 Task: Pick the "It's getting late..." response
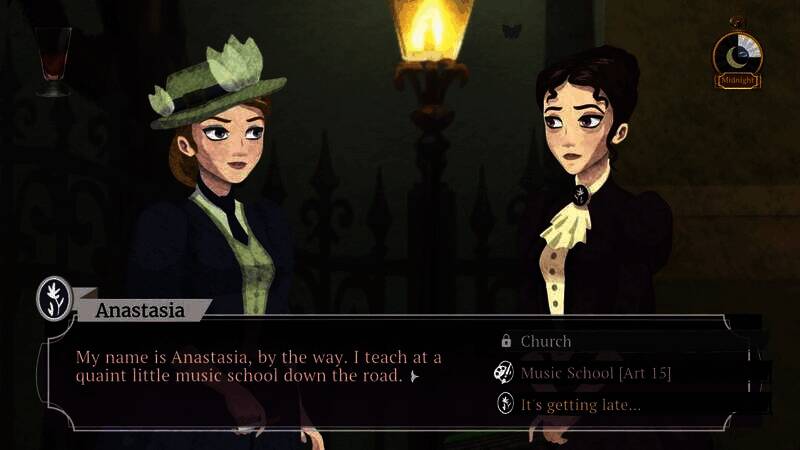click(x=580, y=404)
